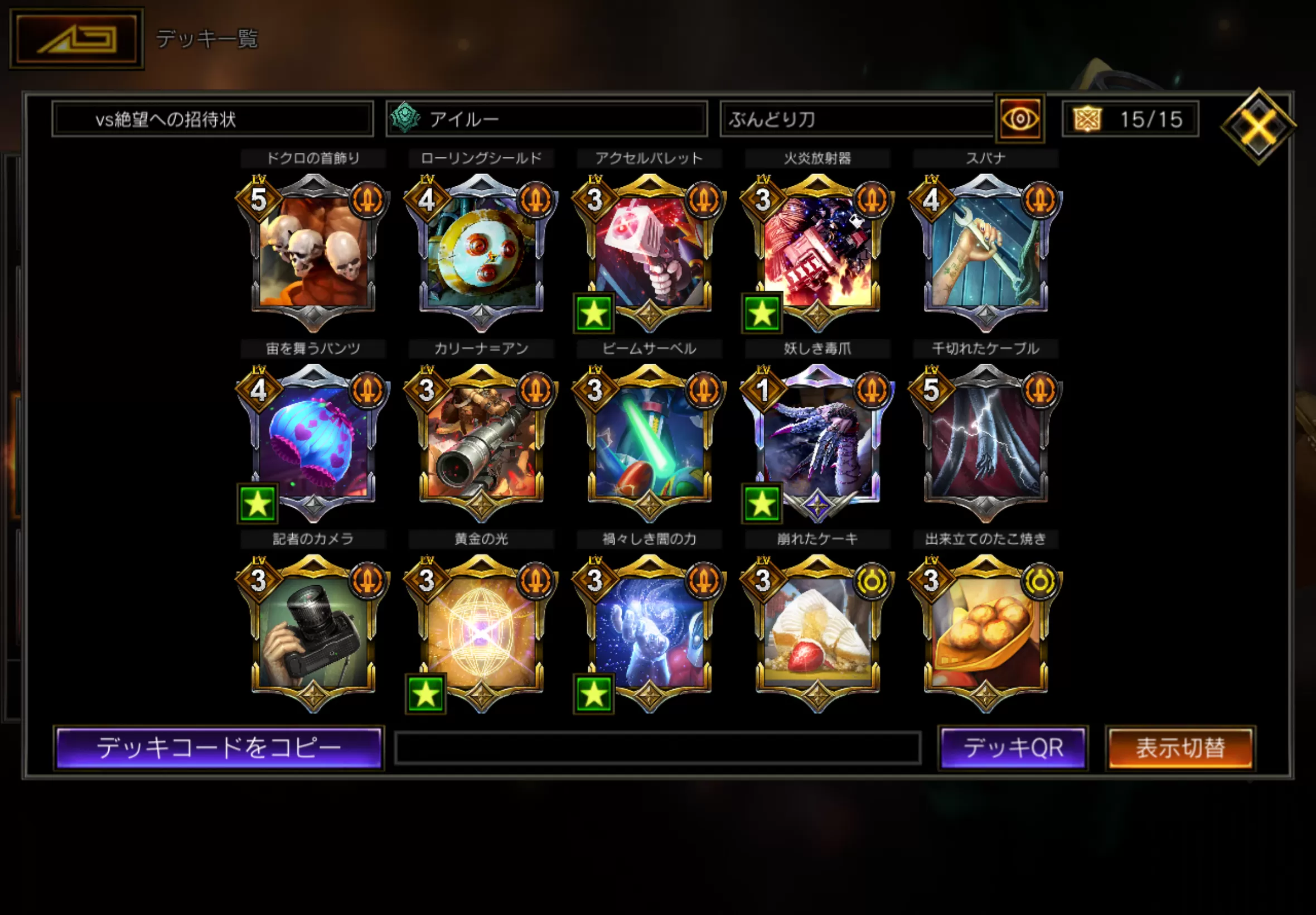Screen dimensions: 1316x915
Task: Copy the deck code
Action: pos(219,748)
